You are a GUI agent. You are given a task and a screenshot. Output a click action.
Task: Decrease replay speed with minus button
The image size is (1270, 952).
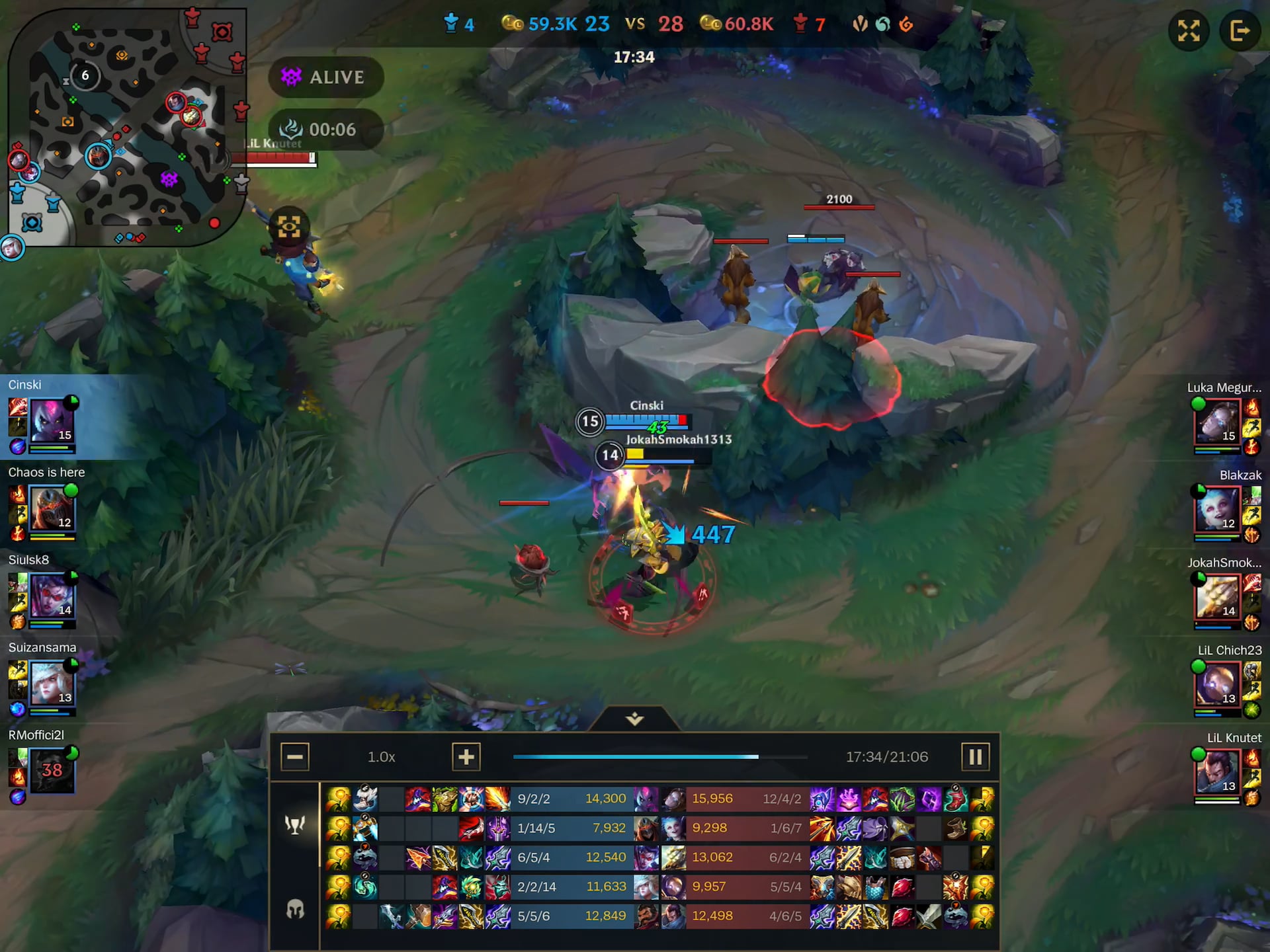(x=295, y=757)
